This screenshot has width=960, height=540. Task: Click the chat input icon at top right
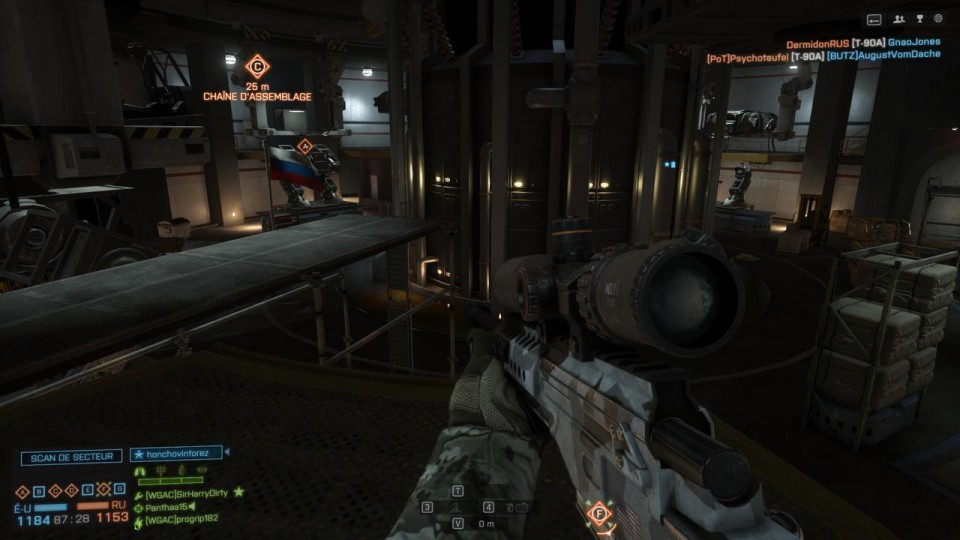coord(874,19)
